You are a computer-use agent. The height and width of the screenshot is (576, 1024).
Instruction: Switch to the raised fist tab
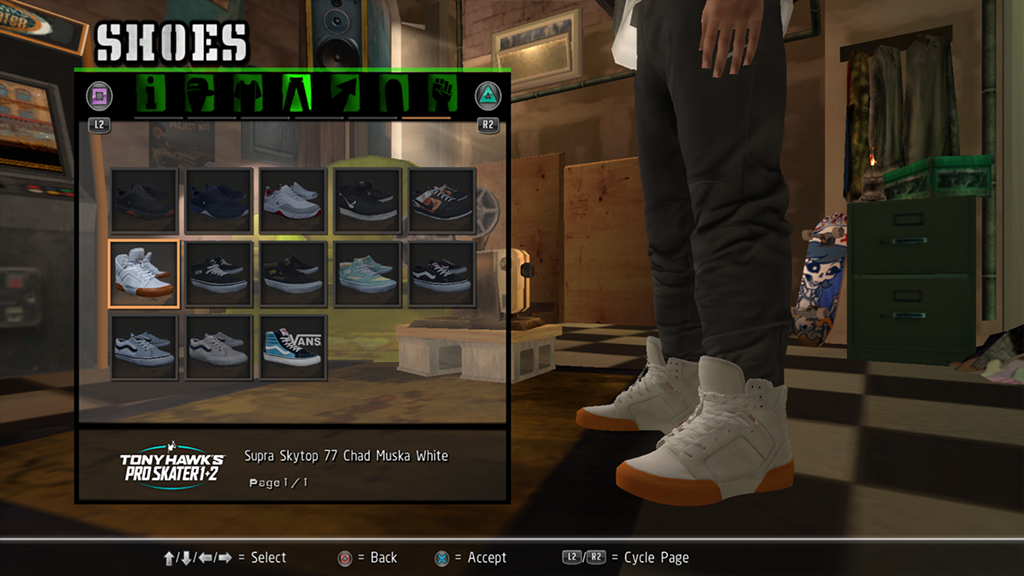click(441, 95)
